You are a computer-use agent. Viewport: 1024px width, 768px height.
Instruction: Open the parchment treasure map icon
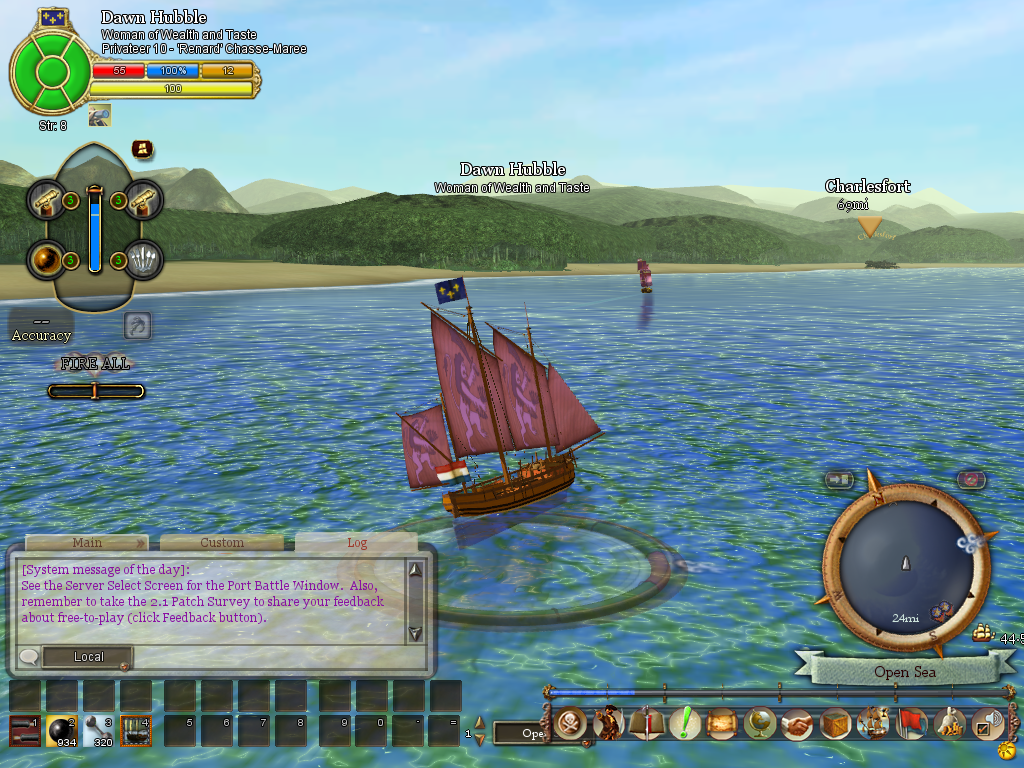[x=722, y=722]
